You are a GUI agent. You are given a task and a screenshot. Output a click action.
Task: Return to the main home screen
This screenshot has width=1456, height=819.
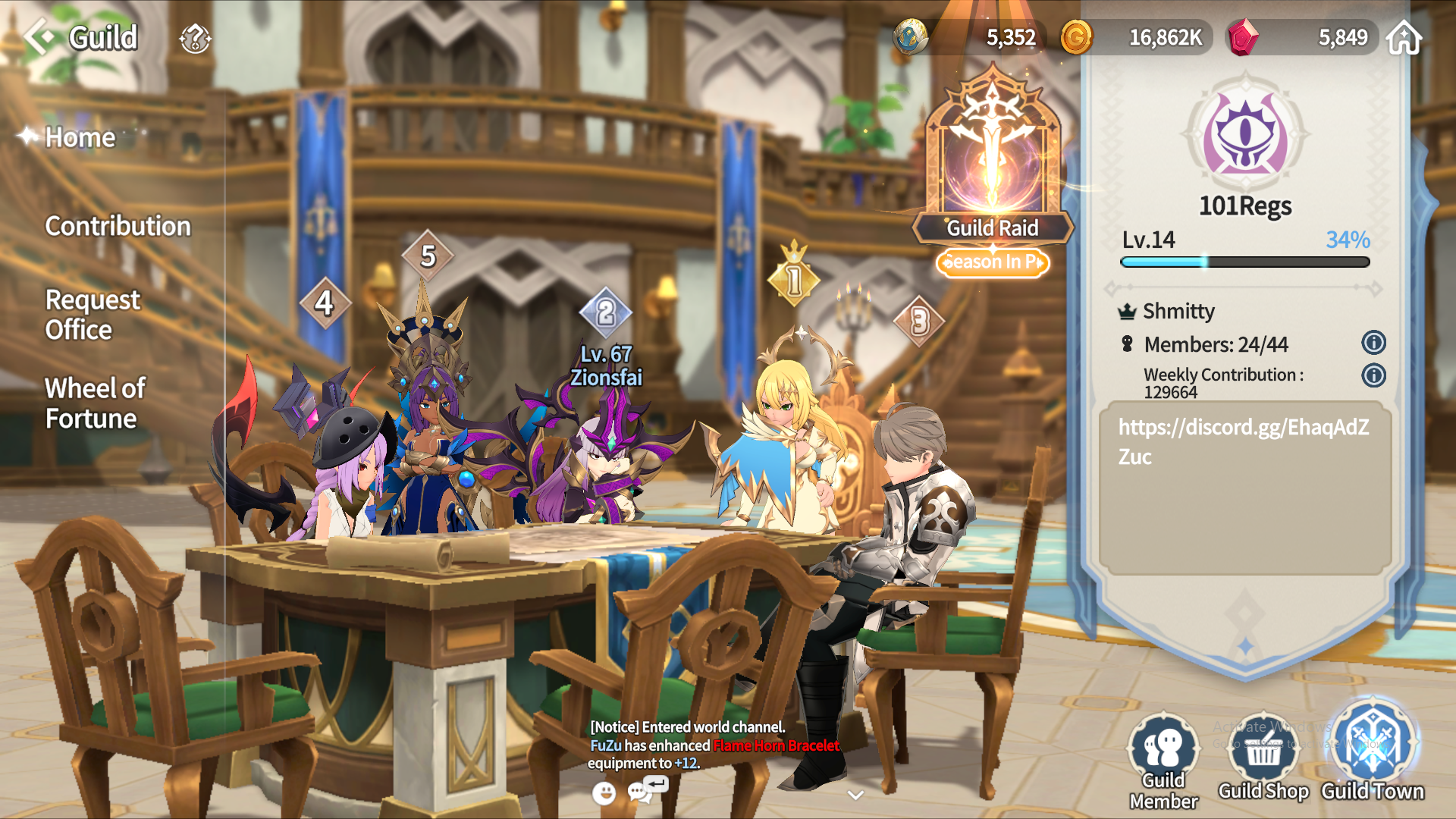(x=1404, y=37)
